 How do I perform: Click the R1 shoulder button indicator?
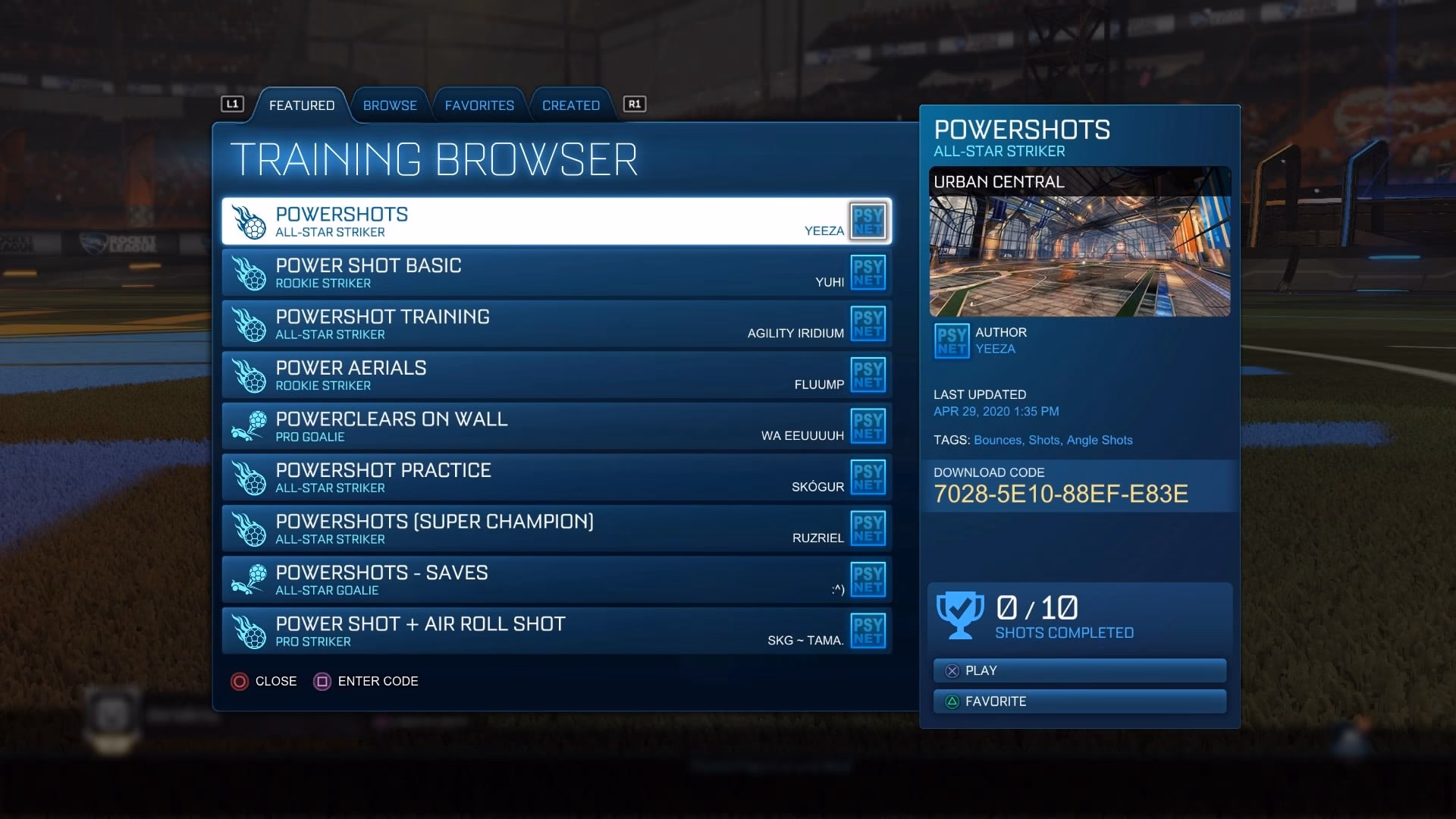634,105
